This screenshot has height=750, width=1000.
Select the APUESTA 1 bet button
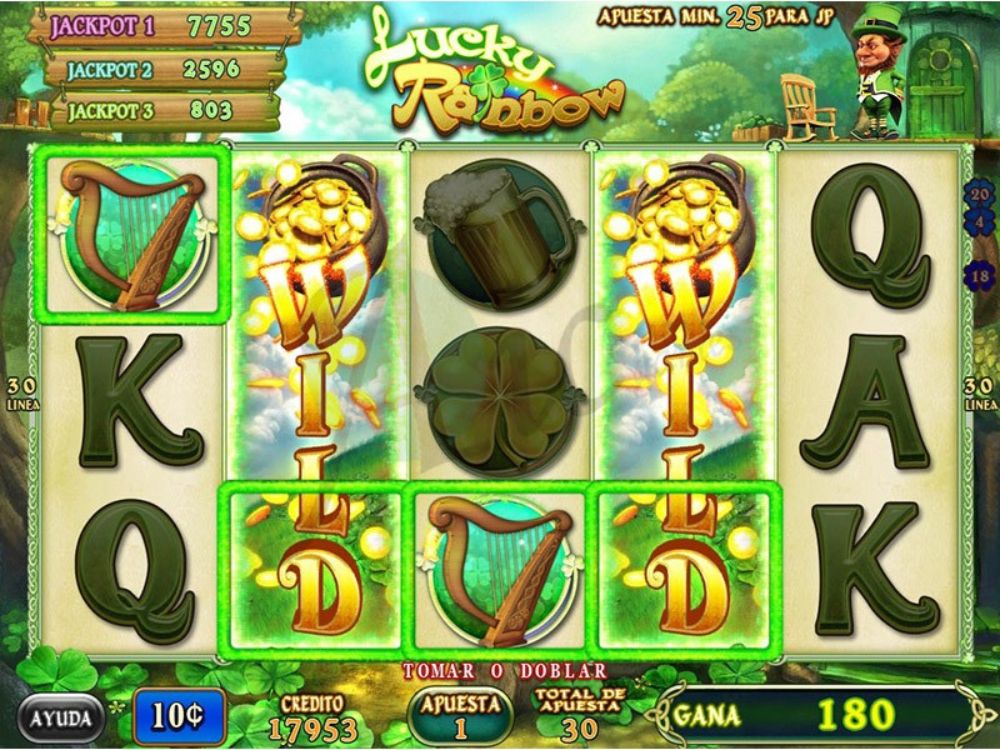pos(460,713)
